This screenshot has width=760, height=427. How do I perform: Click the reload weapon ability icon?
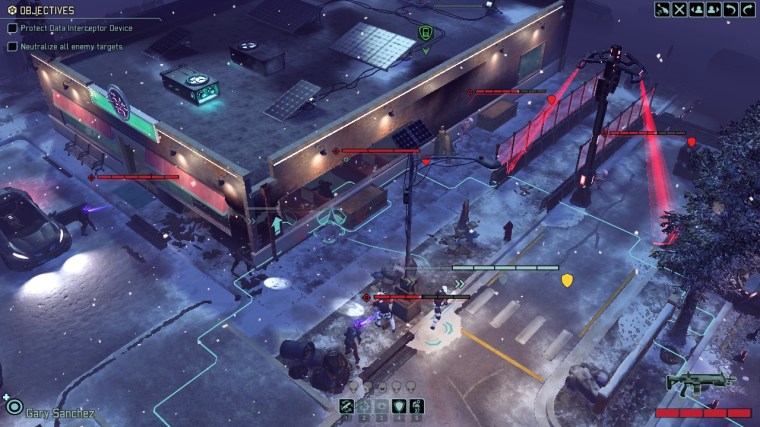click(347, 406)
